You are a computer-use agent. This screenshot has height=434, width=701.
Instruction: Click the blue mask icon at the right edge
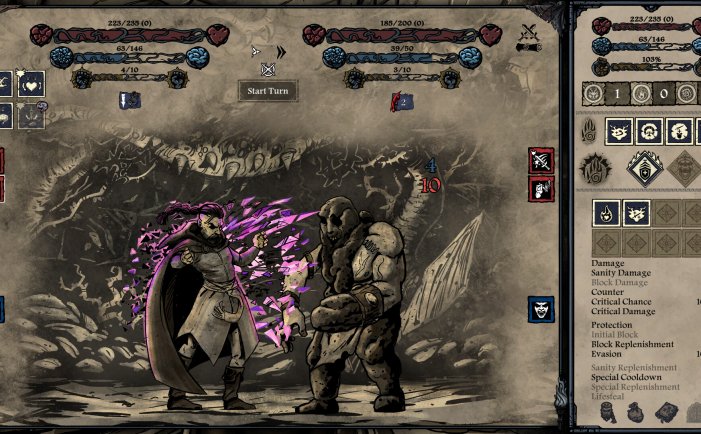coord(542,310)
